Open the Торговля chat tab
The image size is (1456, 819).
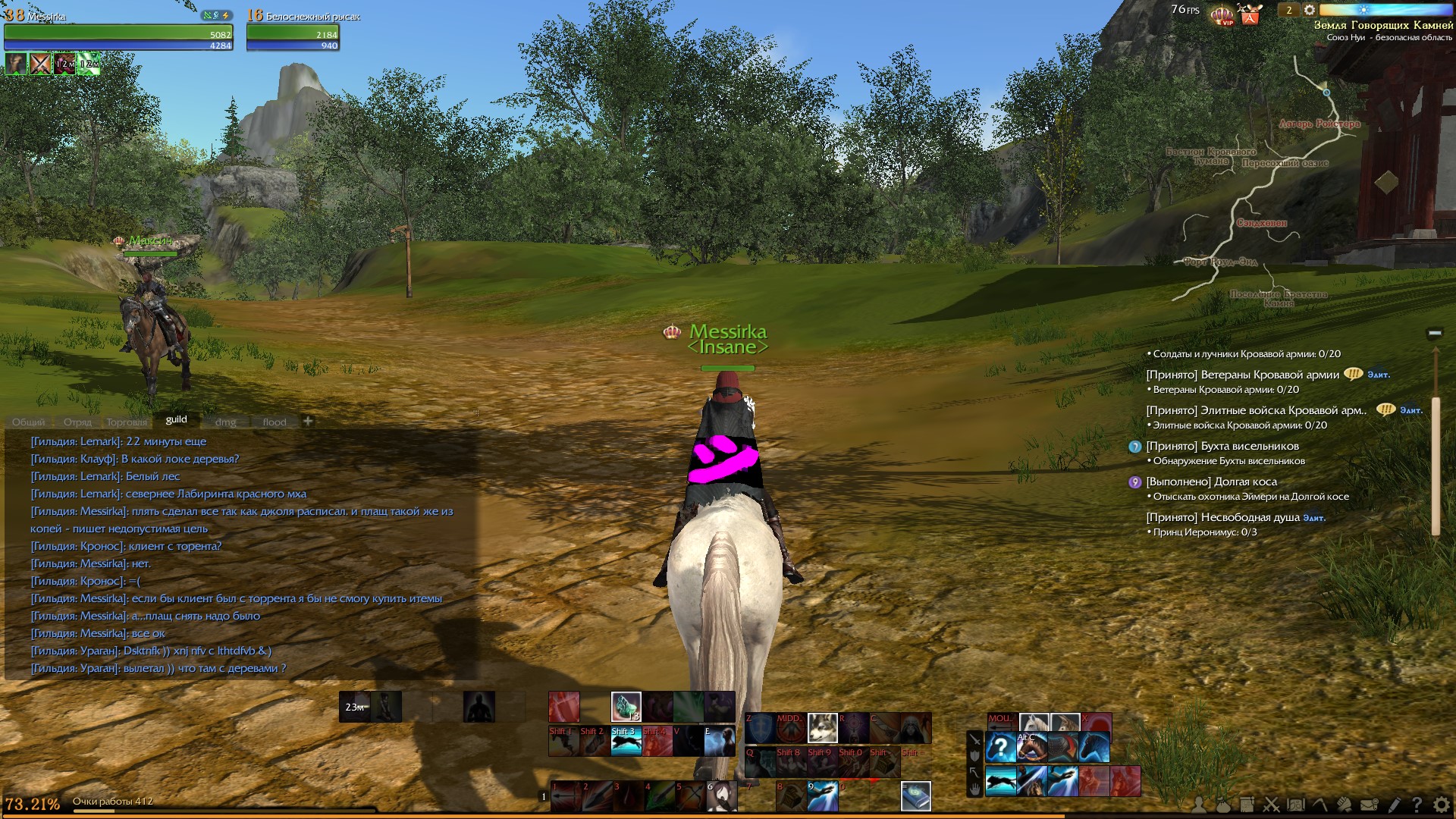pyautogui.click(x=127, y=422)
